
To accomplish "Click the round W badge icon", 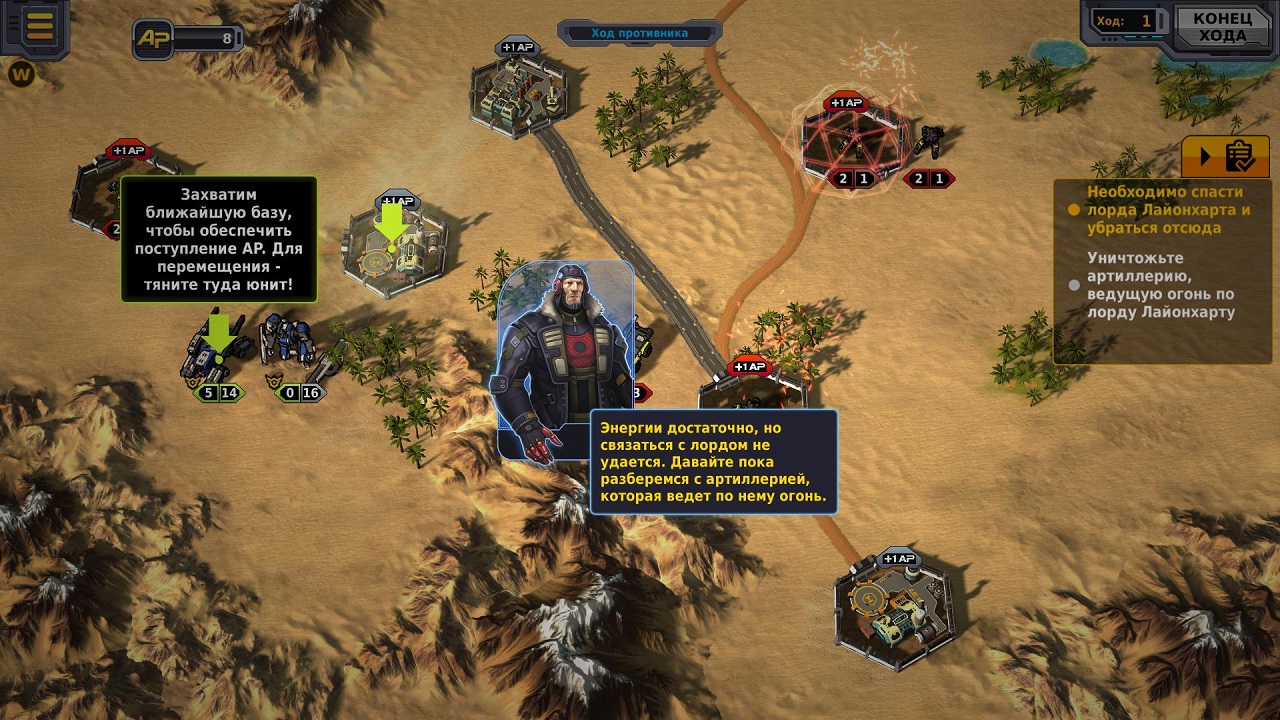I will 21,74.
